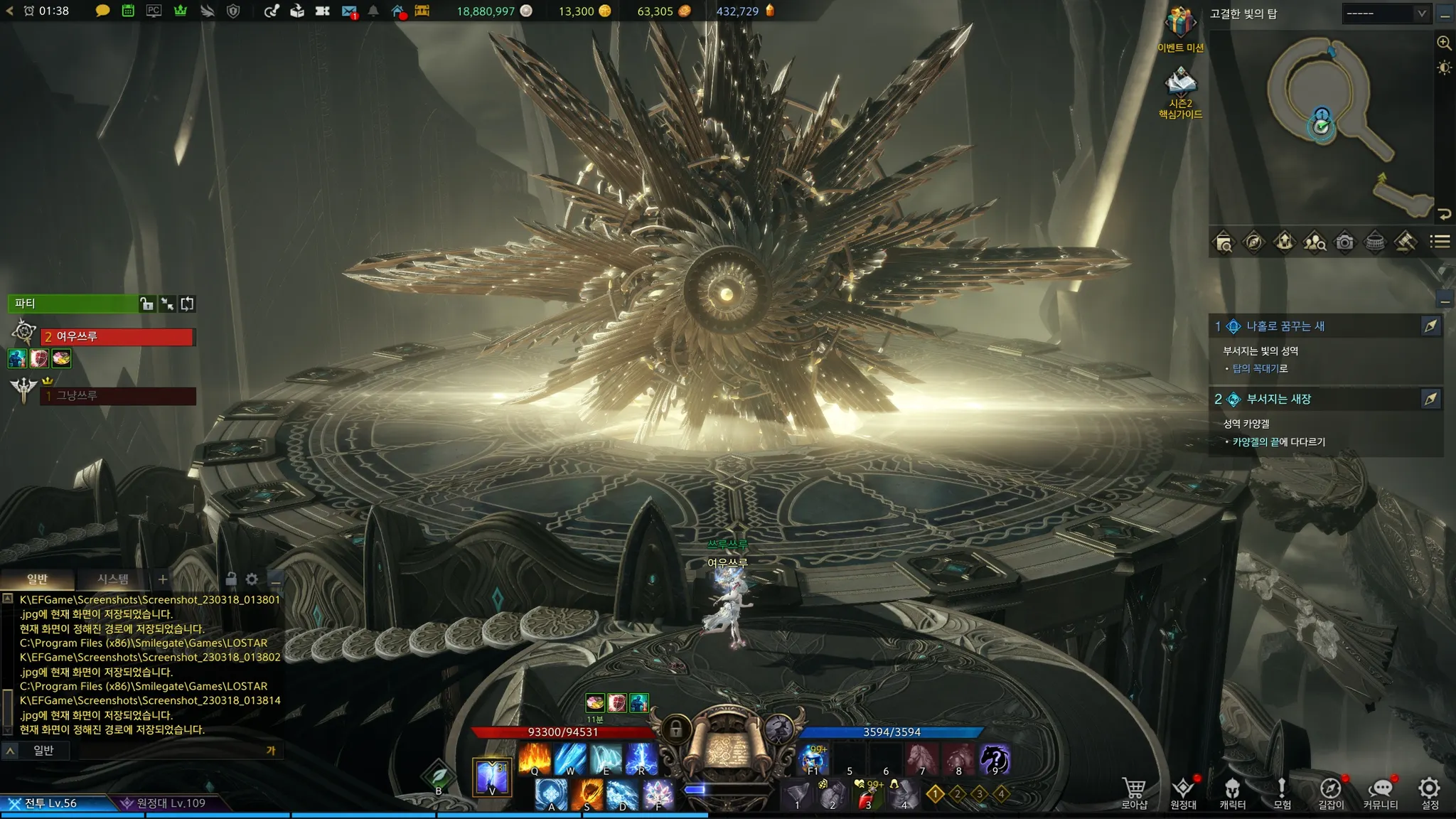Screen dimensions: 1456x819
Task: Open the 길잡이 guide menu
Action: [x=1331, y=792]
